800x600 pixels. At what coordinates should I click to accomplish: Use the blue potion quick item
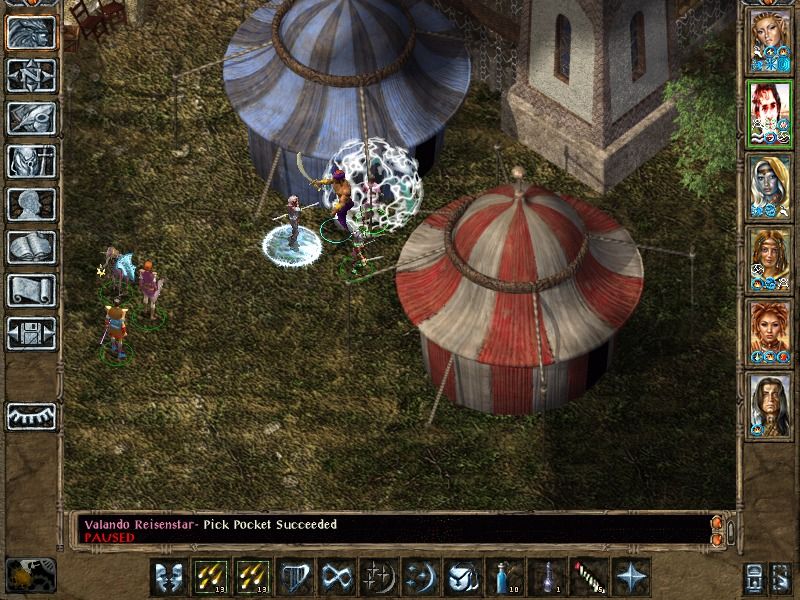coord(507,577)
